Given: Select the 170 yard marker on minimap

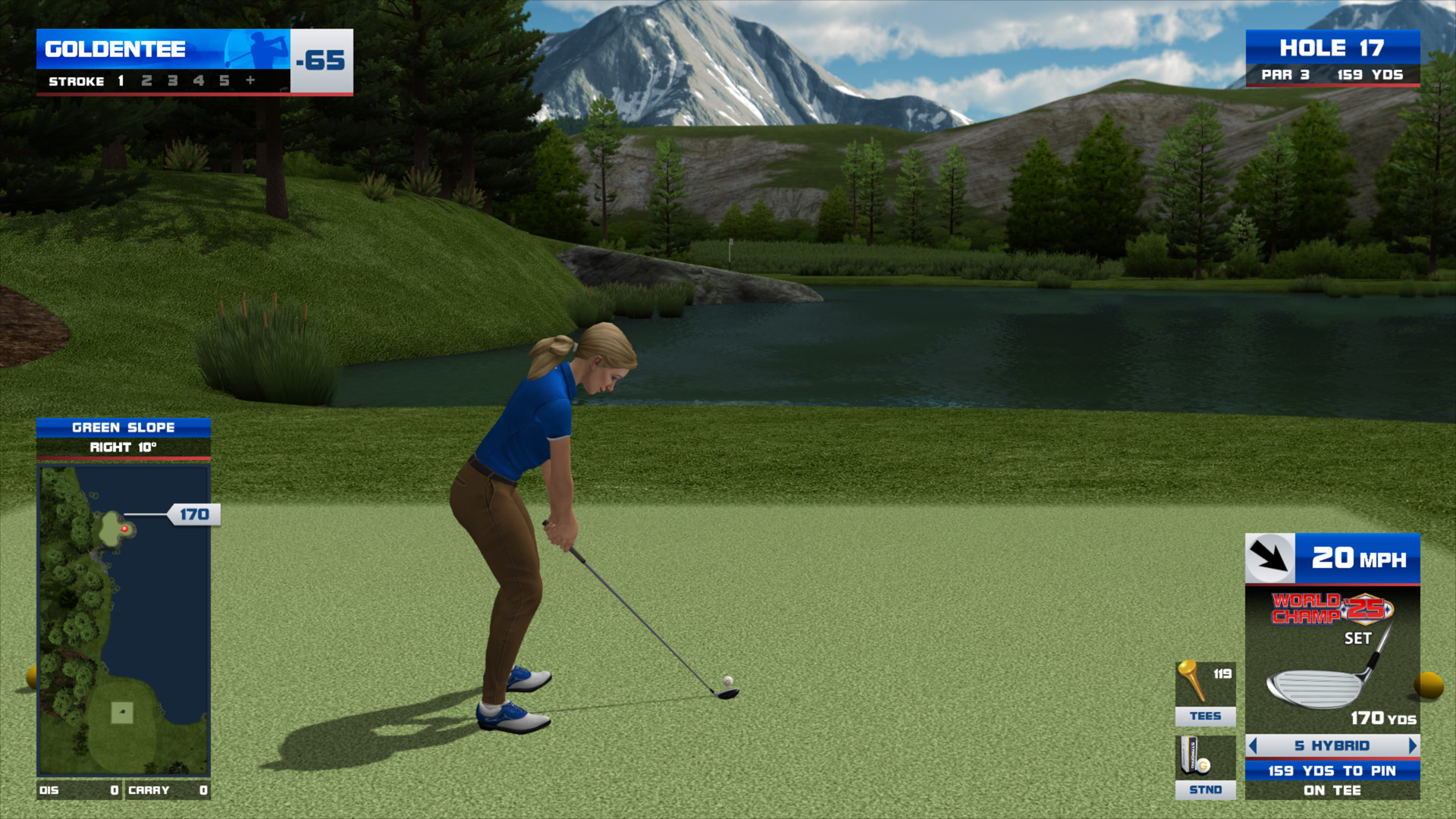Looking at the screenshot, I should 193,515.
